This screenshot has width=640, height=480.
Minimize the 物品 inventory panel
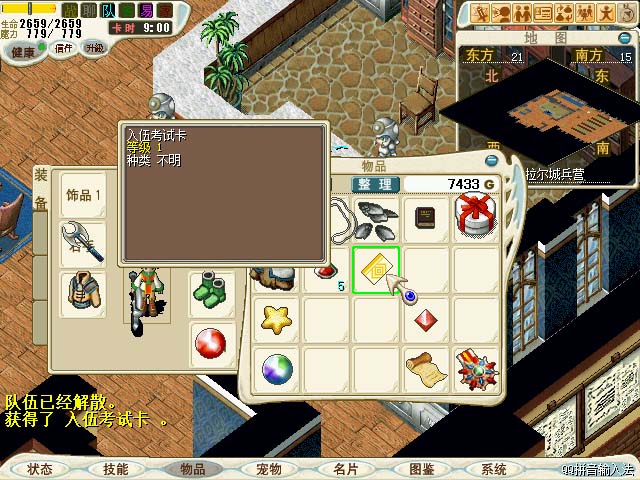pos(491,160)
